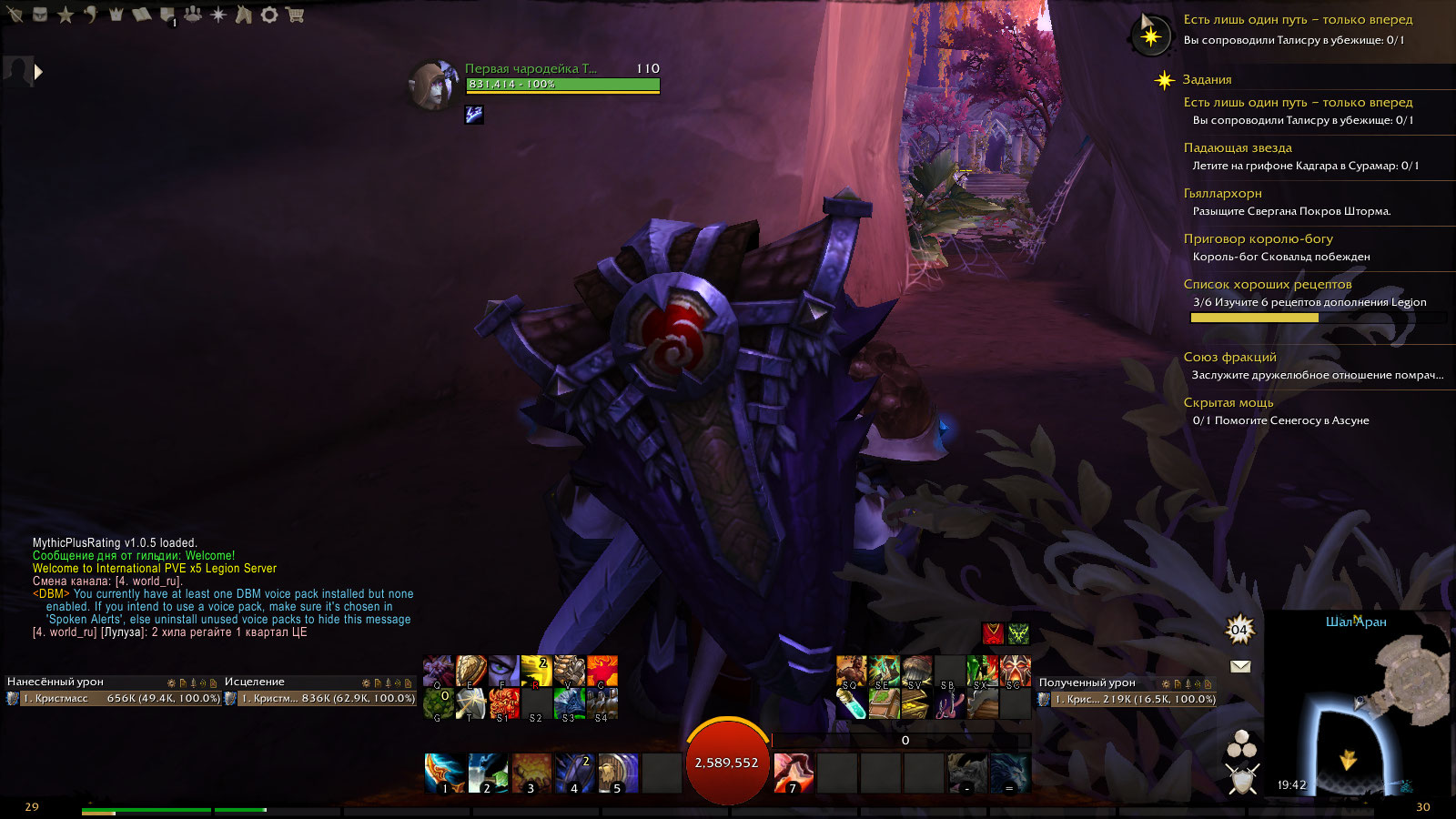Open the sword-and-shield character icon
Image resolution: width=1456 pixels, height=819 pixels.
[15, 15]
